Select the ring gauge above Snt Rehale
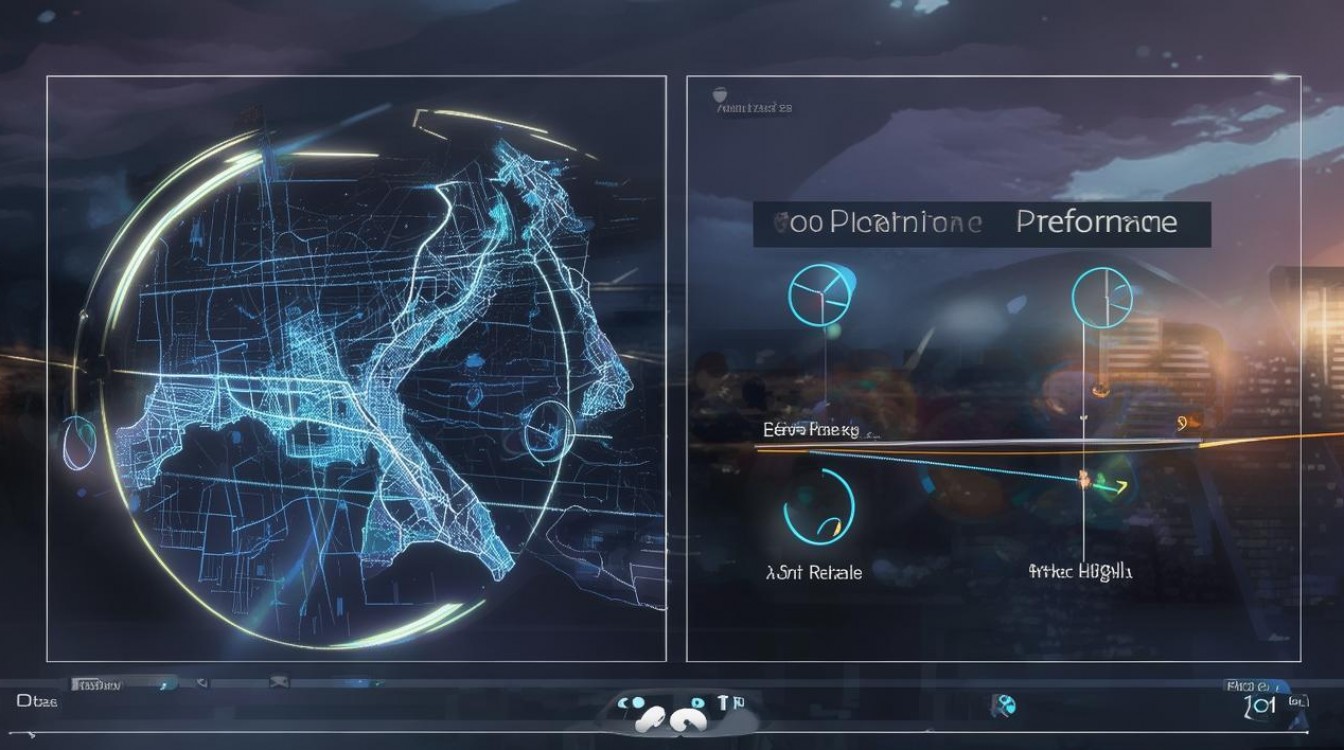 pos(819,507)
